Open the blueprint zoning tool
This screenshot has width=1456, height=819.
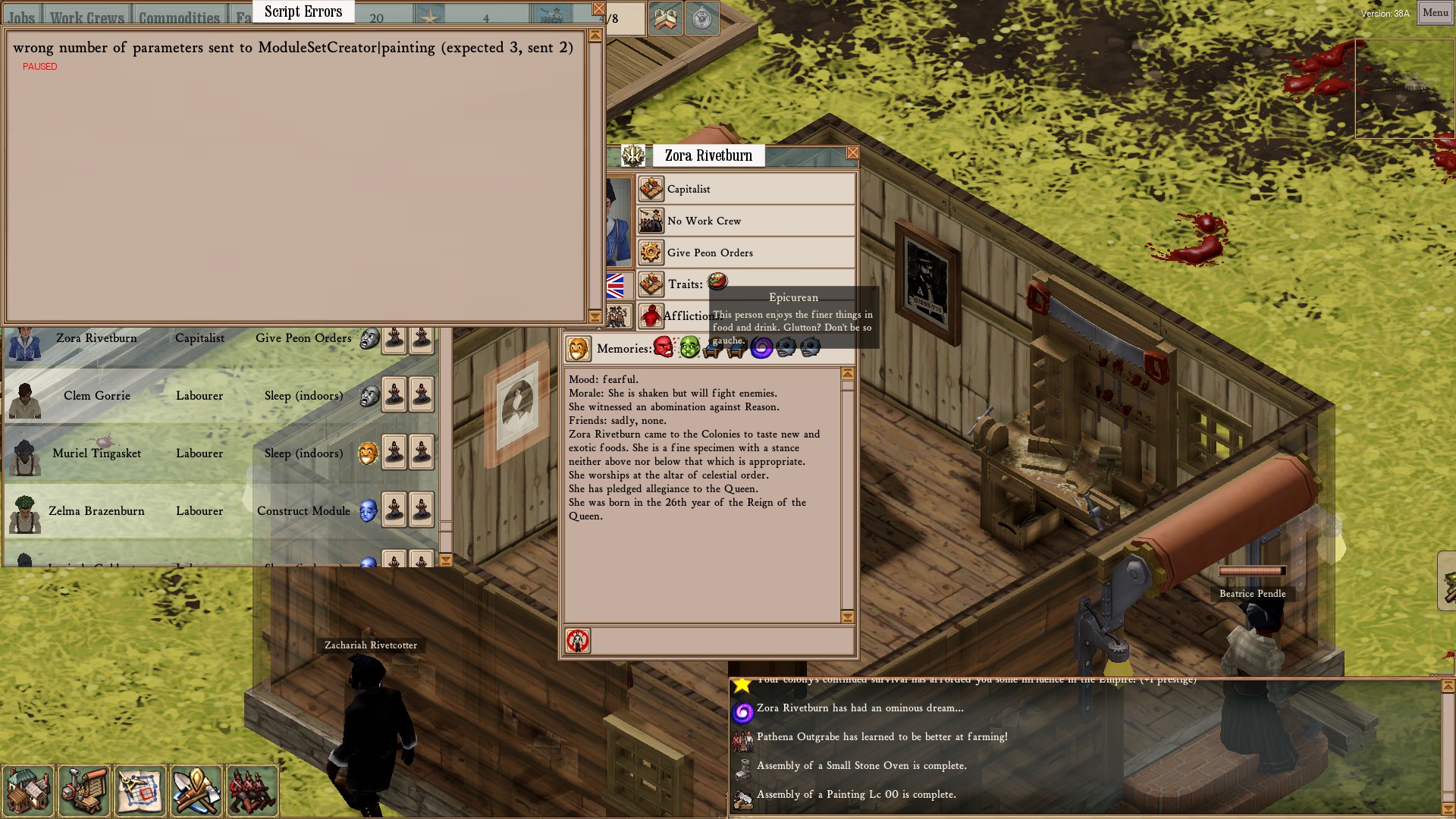[x=140, y=790]
